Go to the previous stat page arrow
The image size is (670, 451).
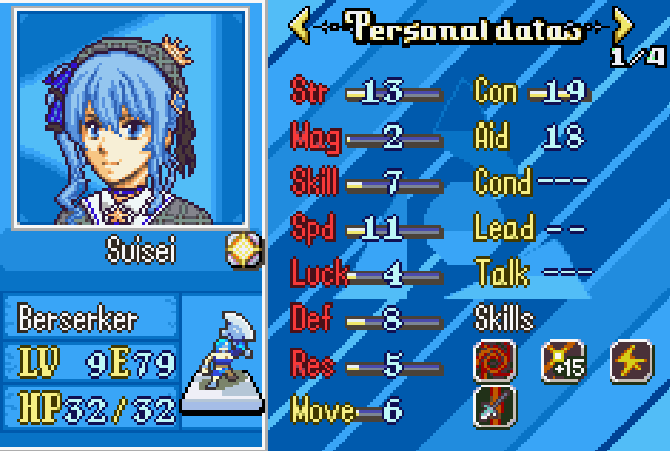300,27
